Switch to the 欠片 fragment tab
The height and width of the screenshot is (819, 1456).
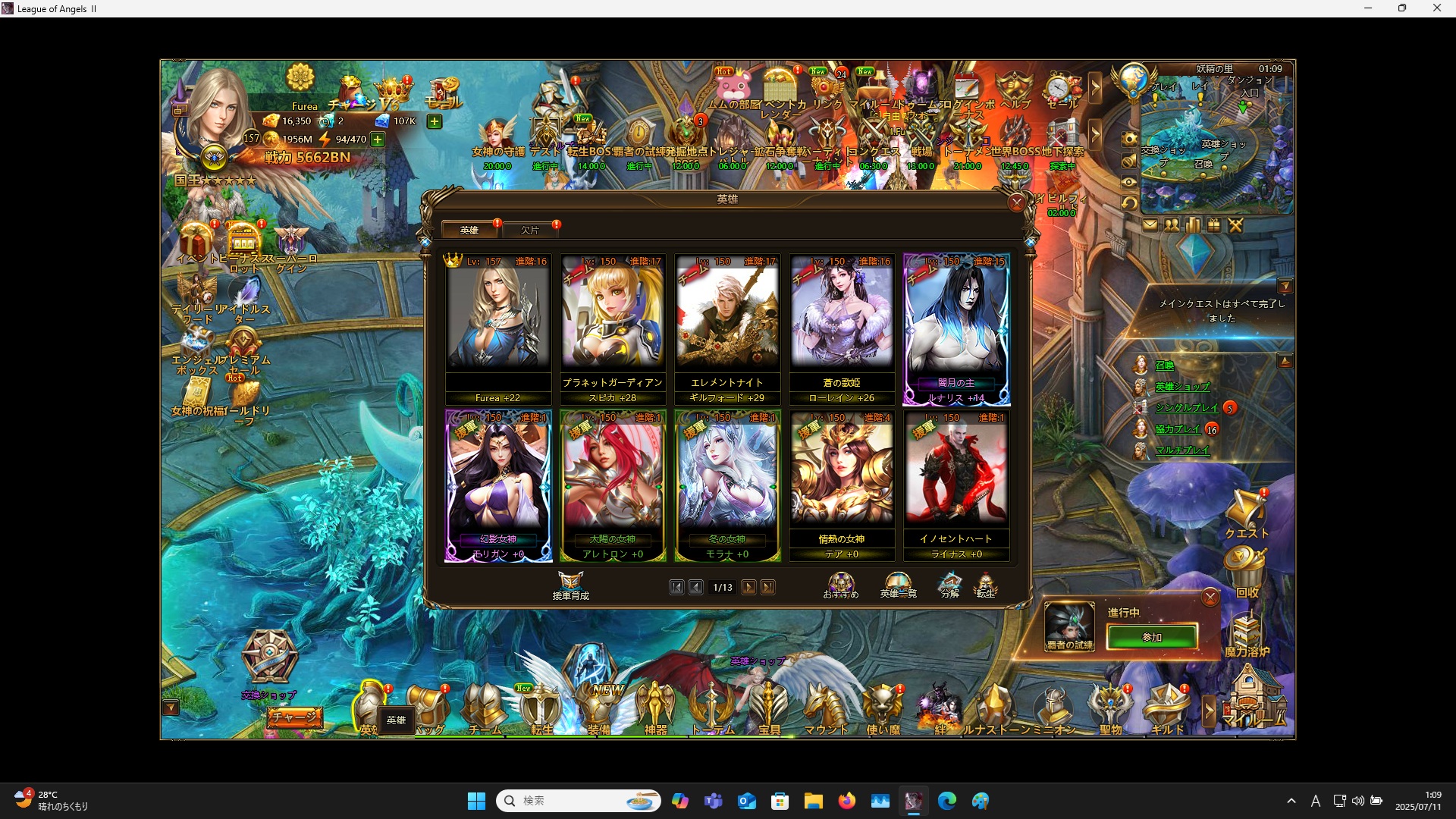531,230
